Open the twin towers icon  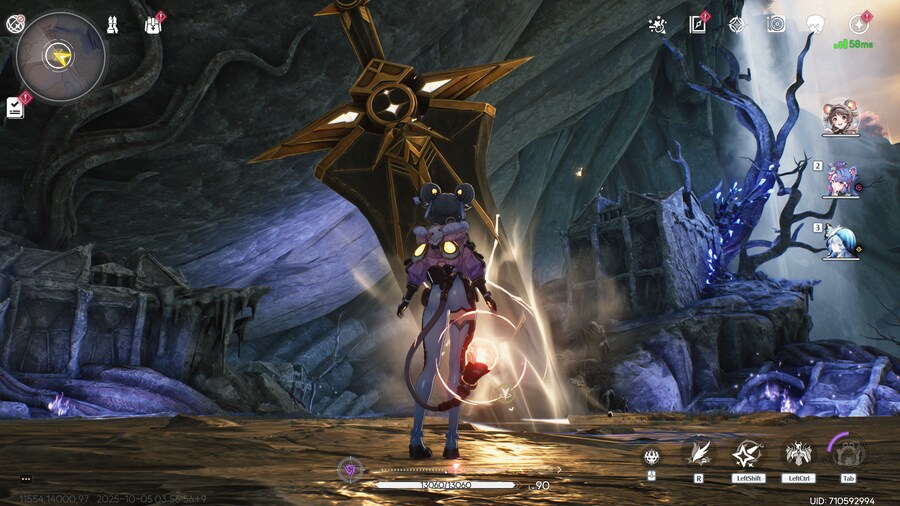(112, 25)
